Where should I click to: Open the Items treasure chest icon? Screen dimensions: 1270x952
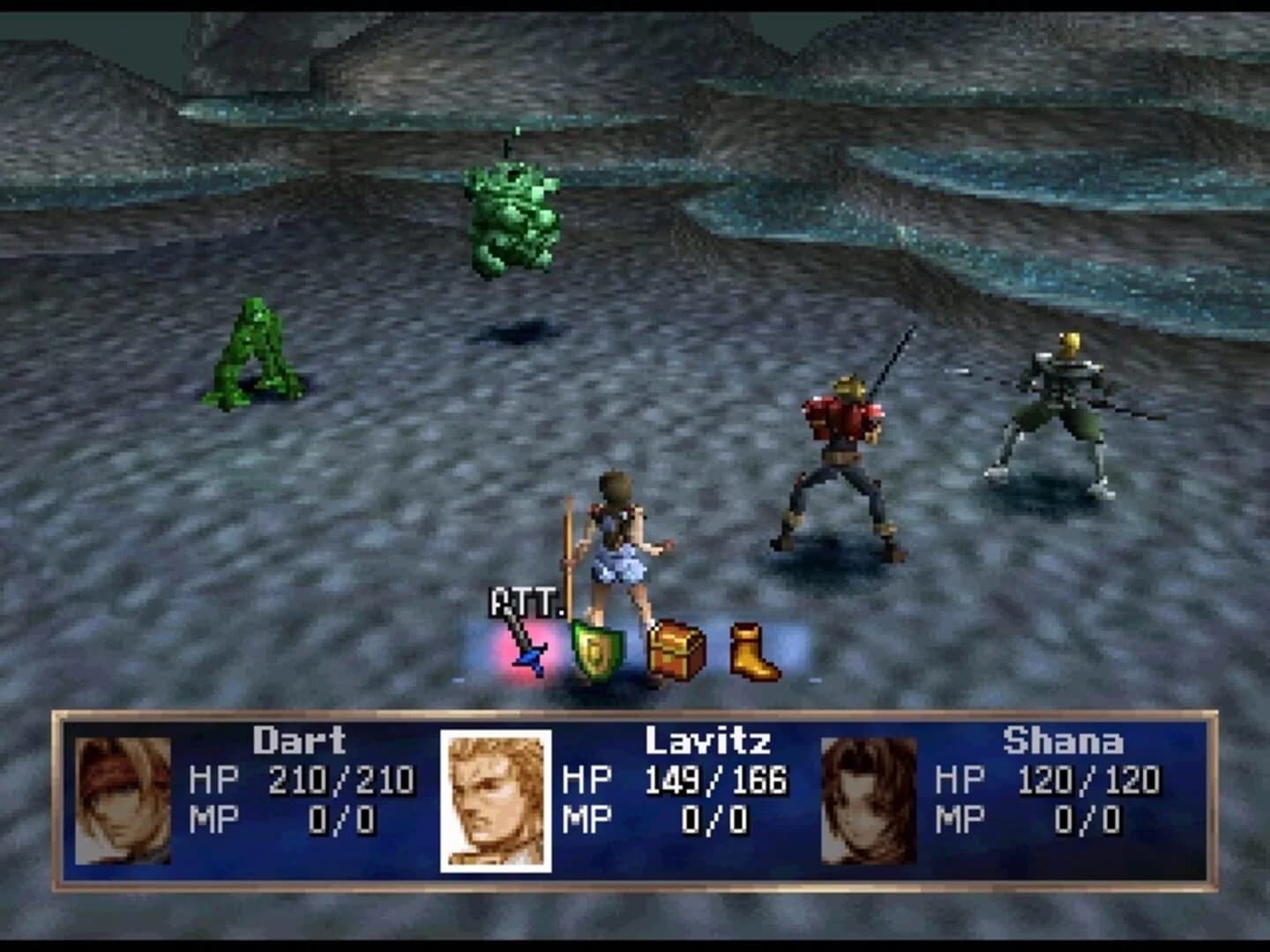coord(677,651)
